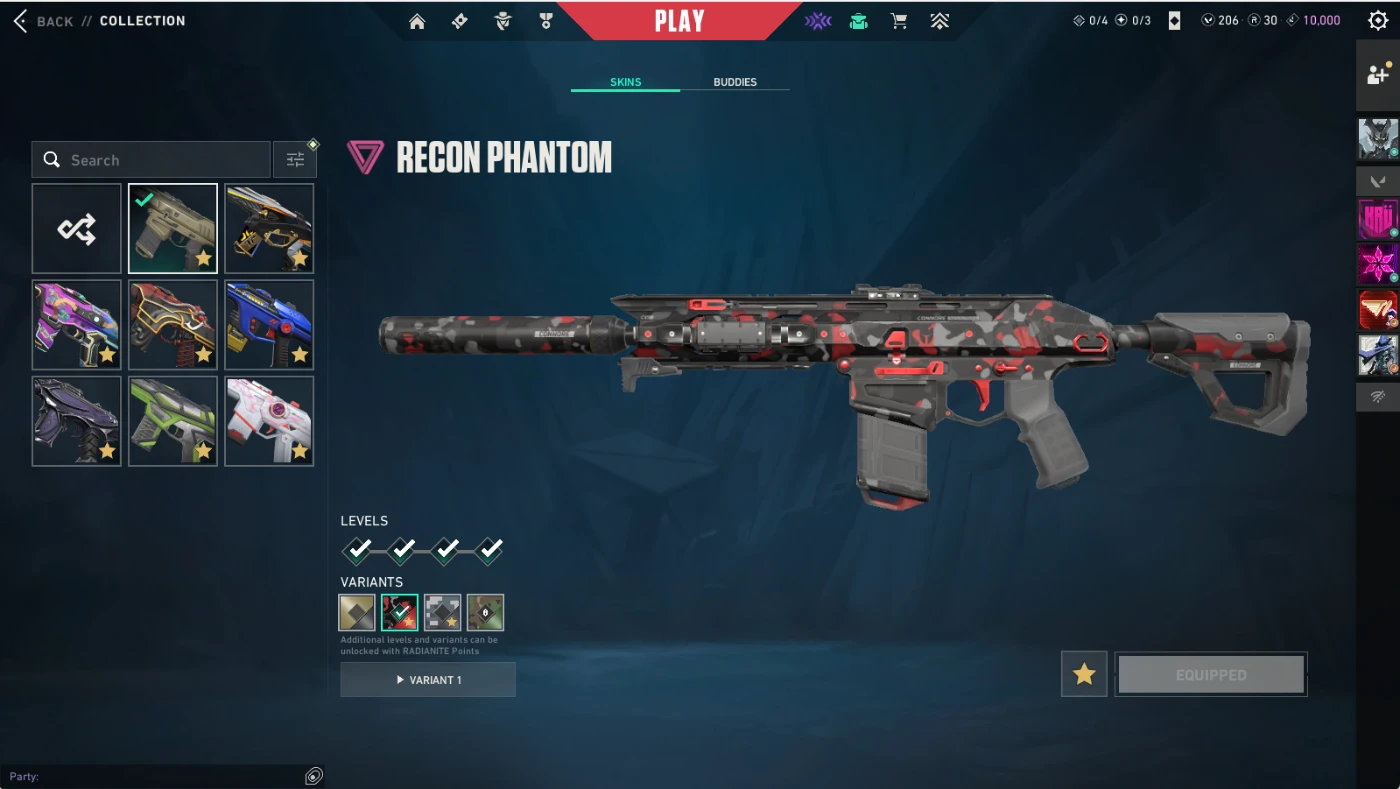Switch to the Skins tab

point(625,82)
